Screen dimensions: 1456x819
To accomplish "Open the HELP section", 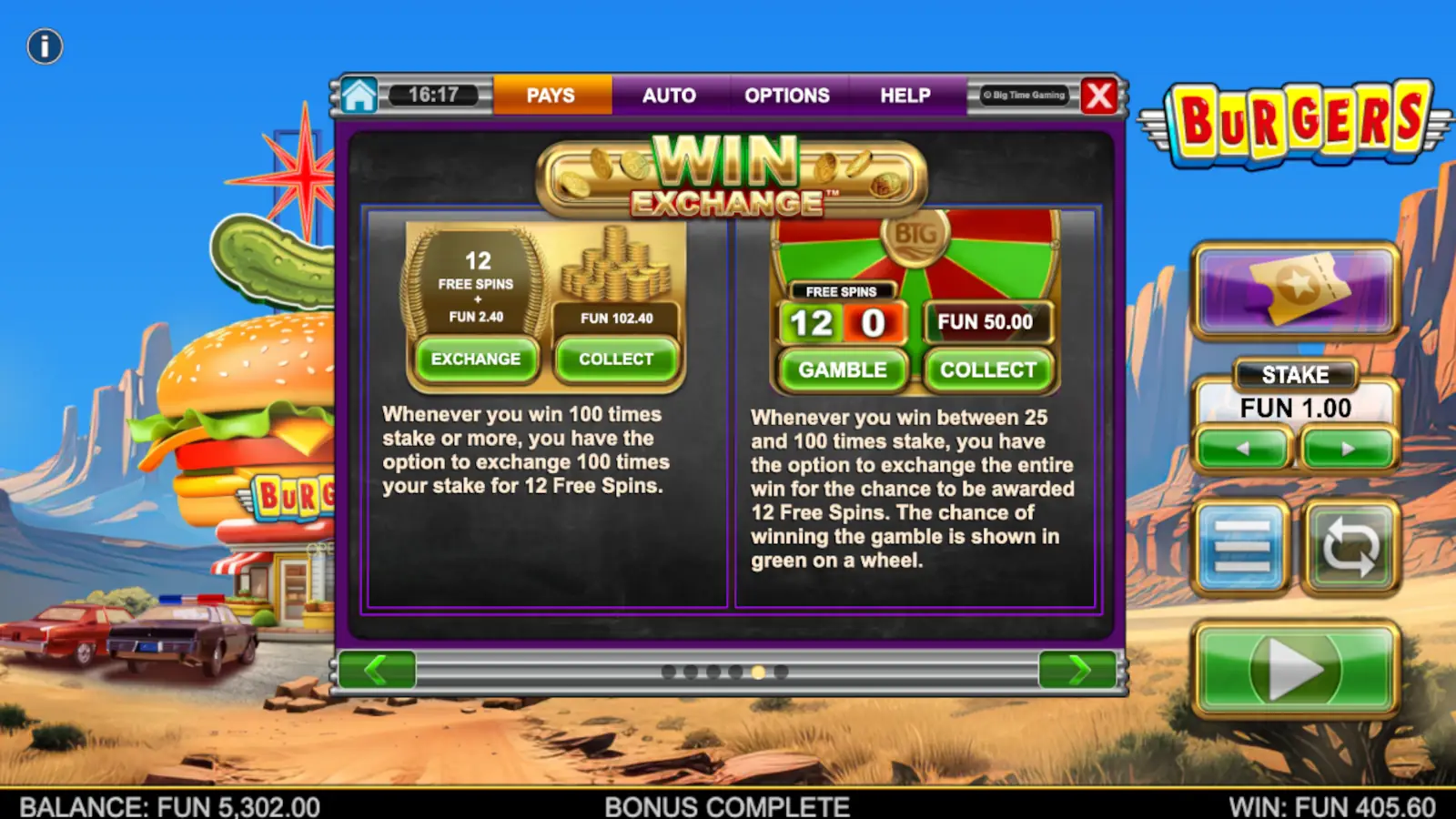I will [x=904, y=95].
